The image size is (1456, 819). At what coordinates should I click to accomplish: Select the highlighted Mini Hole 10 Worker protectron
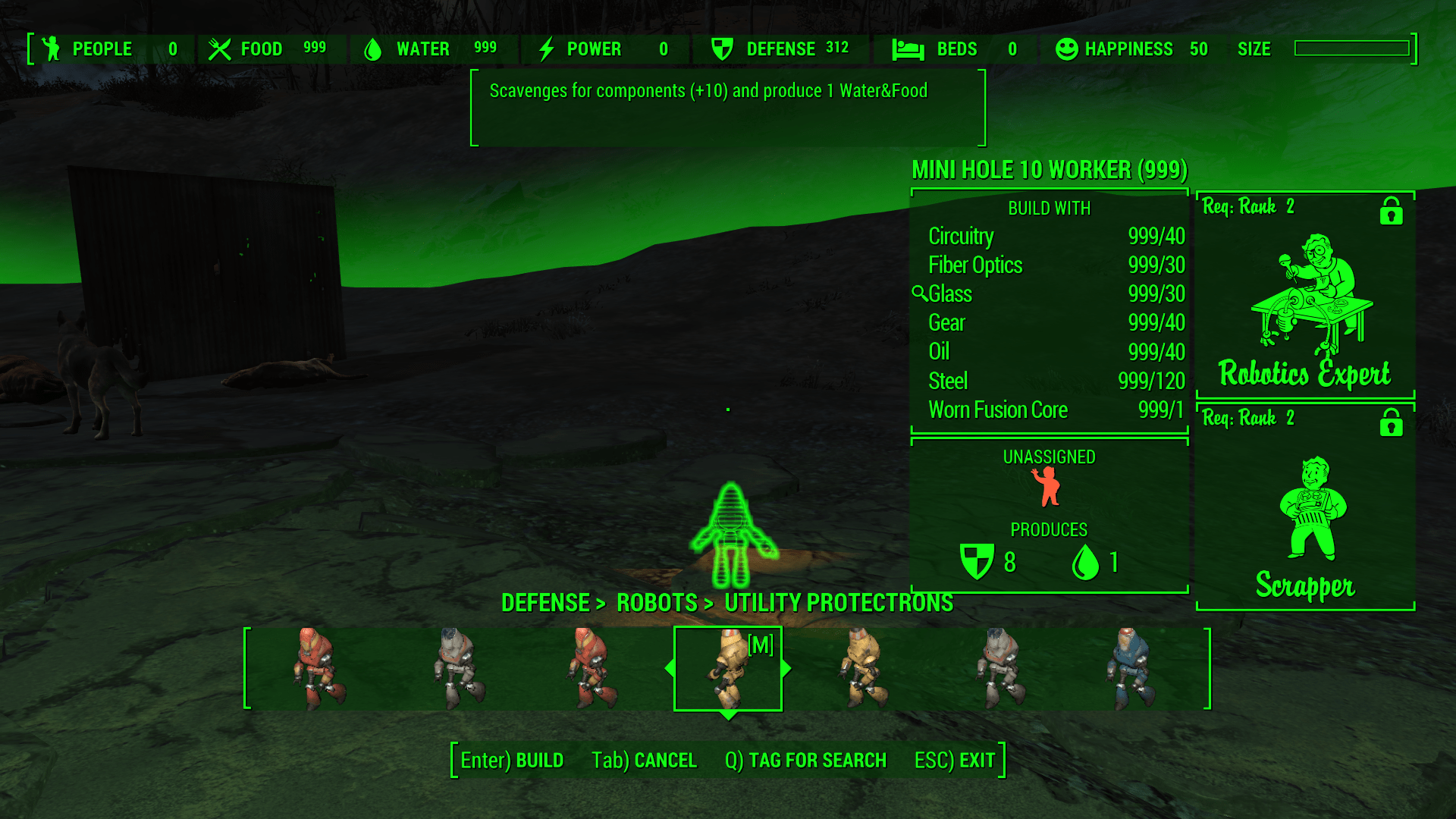click(x=728, y=669)
